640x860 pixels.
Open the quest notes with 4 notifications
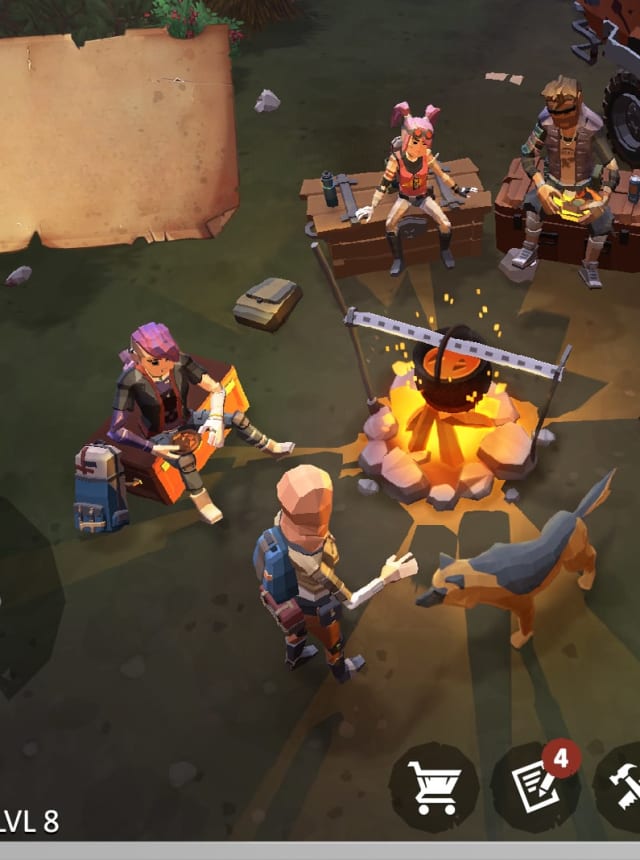(x=536, y=788)
